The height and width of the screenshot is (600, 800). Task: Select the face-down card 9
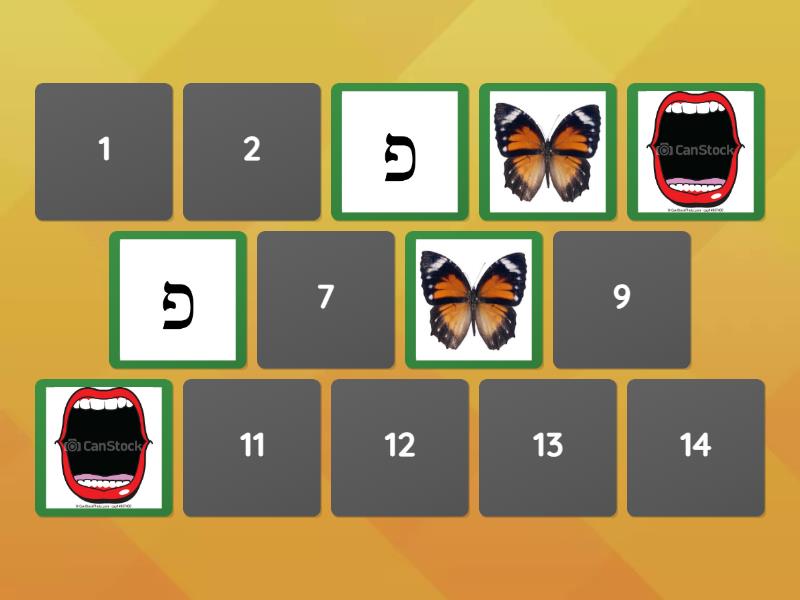click(x=622, y=299)
